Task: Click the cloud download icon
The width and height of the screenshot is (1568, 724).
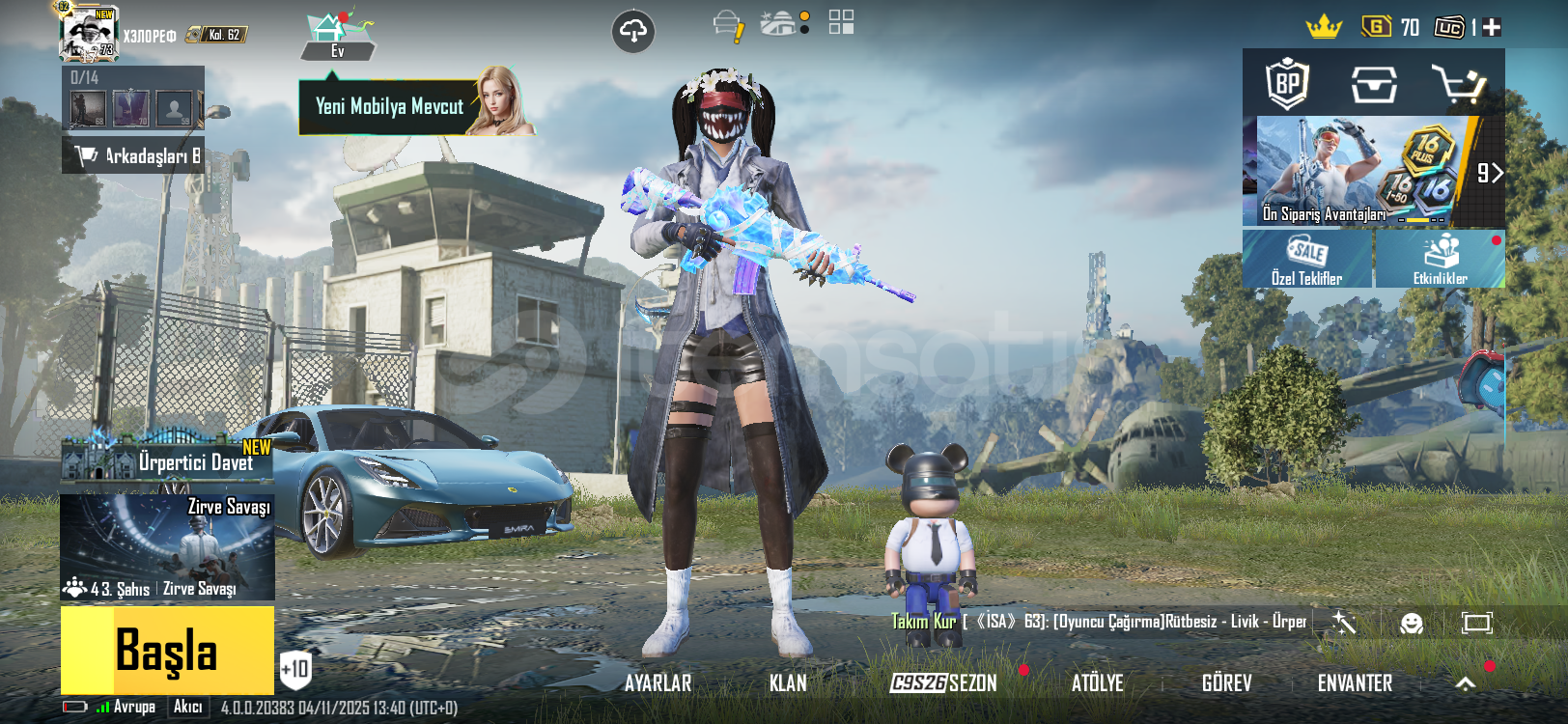Action: (633, 32)
